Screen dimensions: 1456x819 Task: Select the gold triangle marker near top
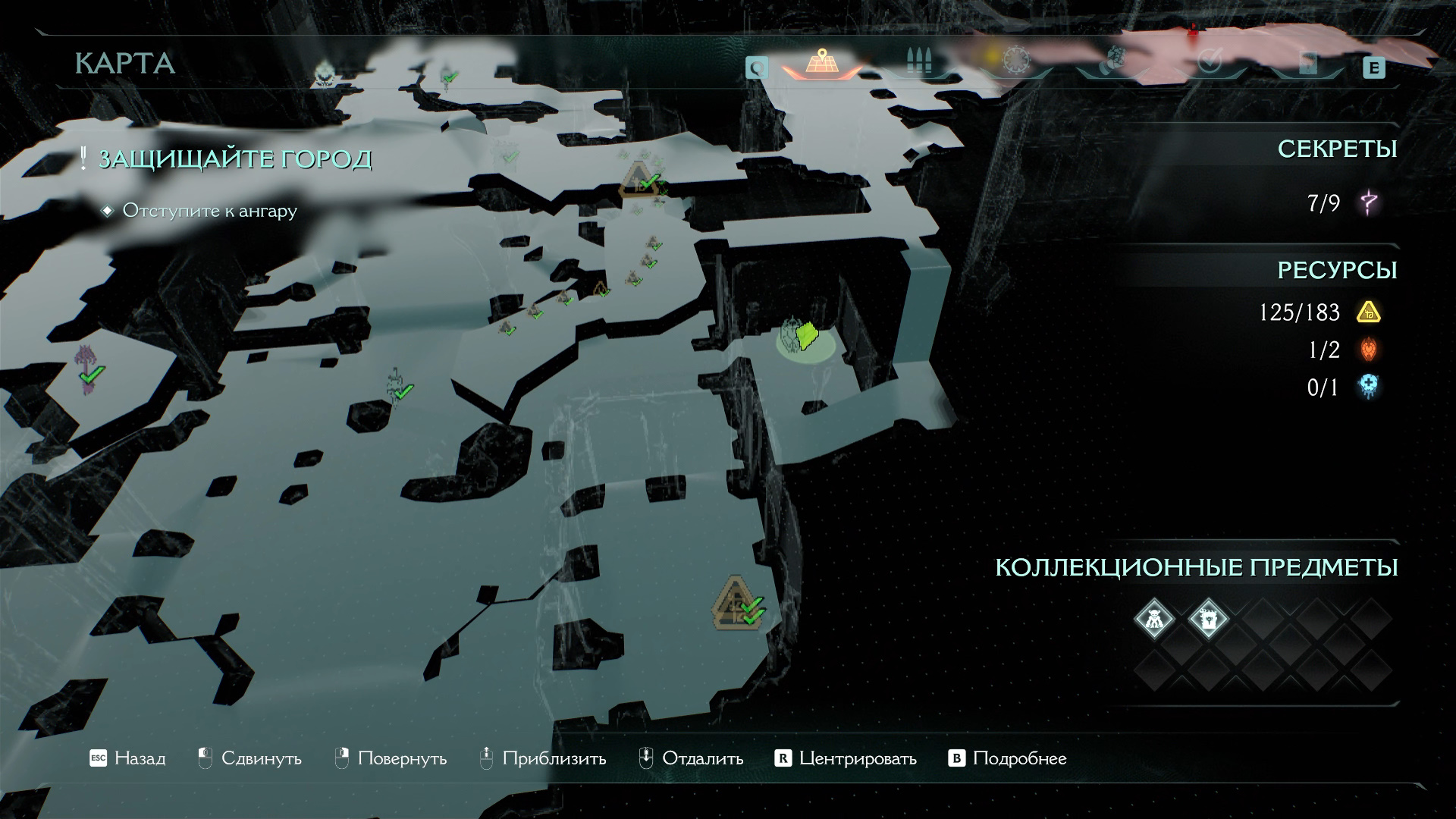point(639,179)
